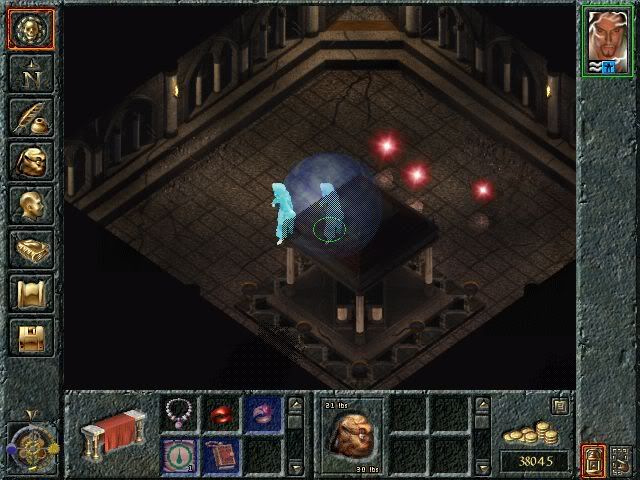Viewport: 640px width, 480px height.
Task: Return to game with the skull button
Action: (x=29, y=29)
